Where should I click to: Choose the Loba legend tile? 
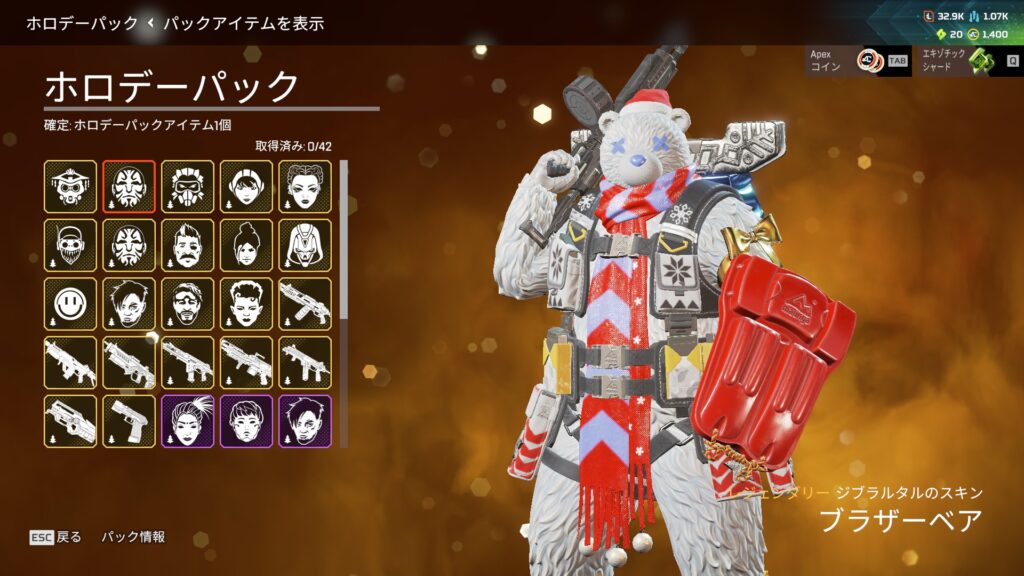[x=305, y=186]
